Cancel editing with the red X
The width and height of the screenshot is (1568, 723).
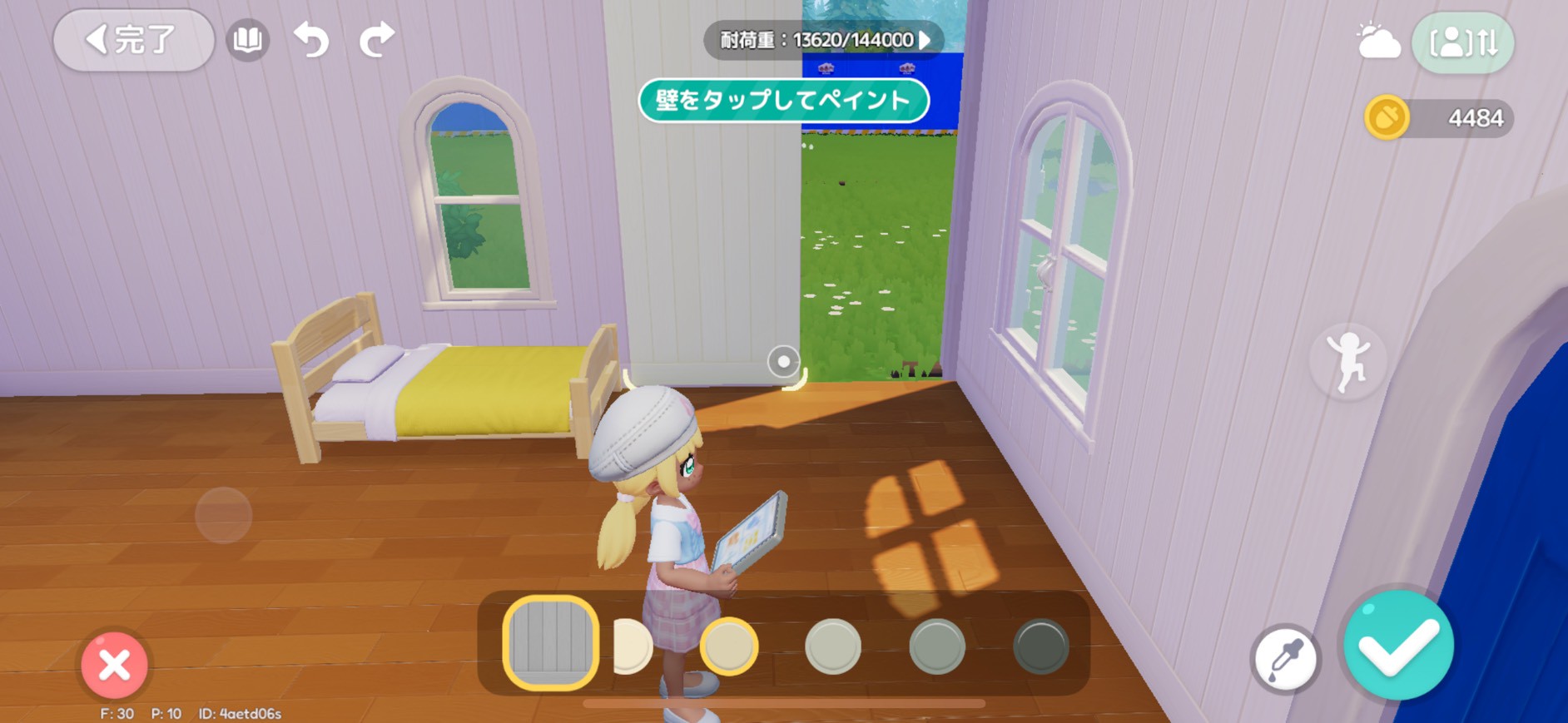point(117,664)
